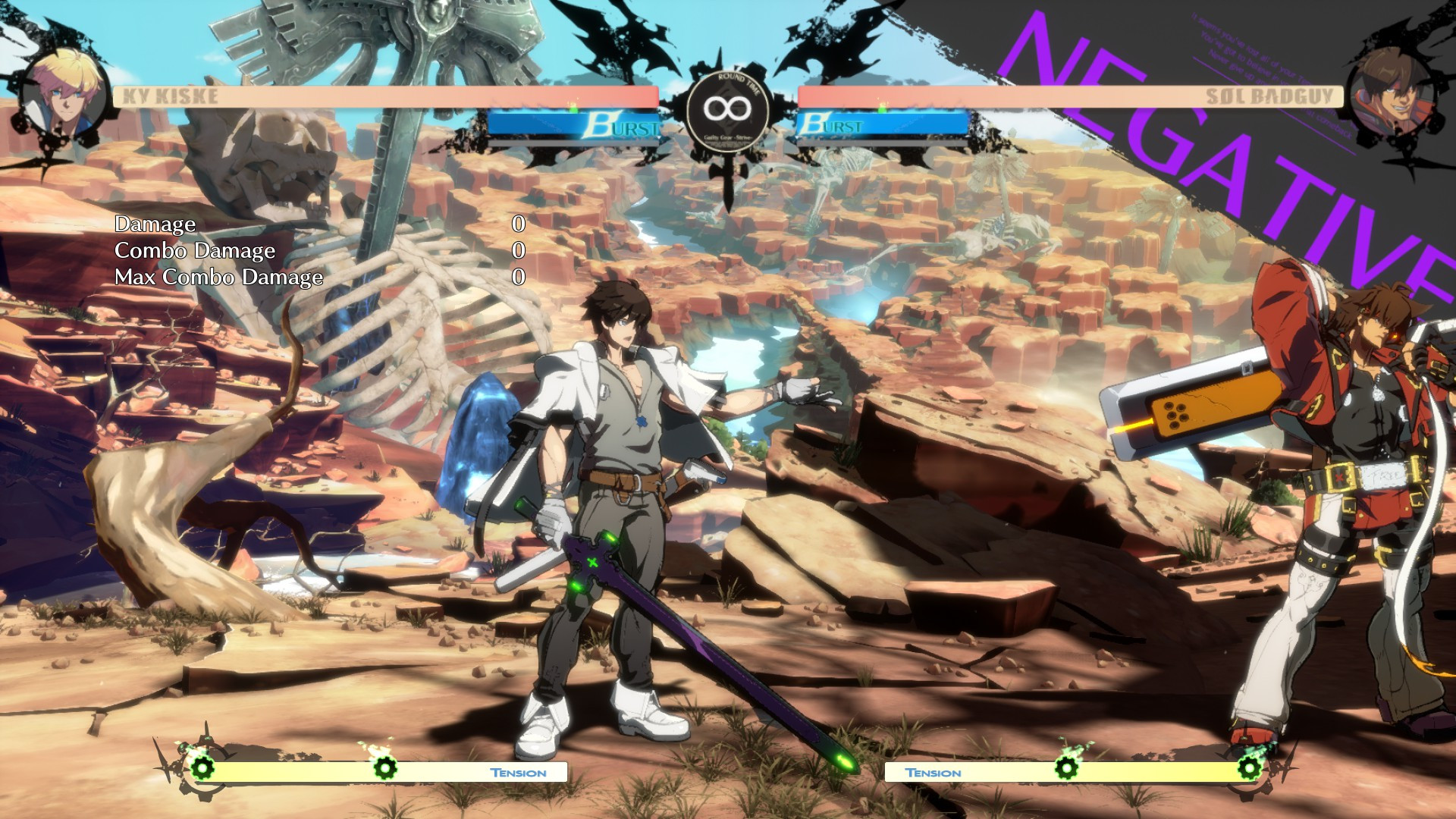Click the Guilty Gear -Strive- logo text
Viewport: 1456px width, 819px height.
(726, 139)
